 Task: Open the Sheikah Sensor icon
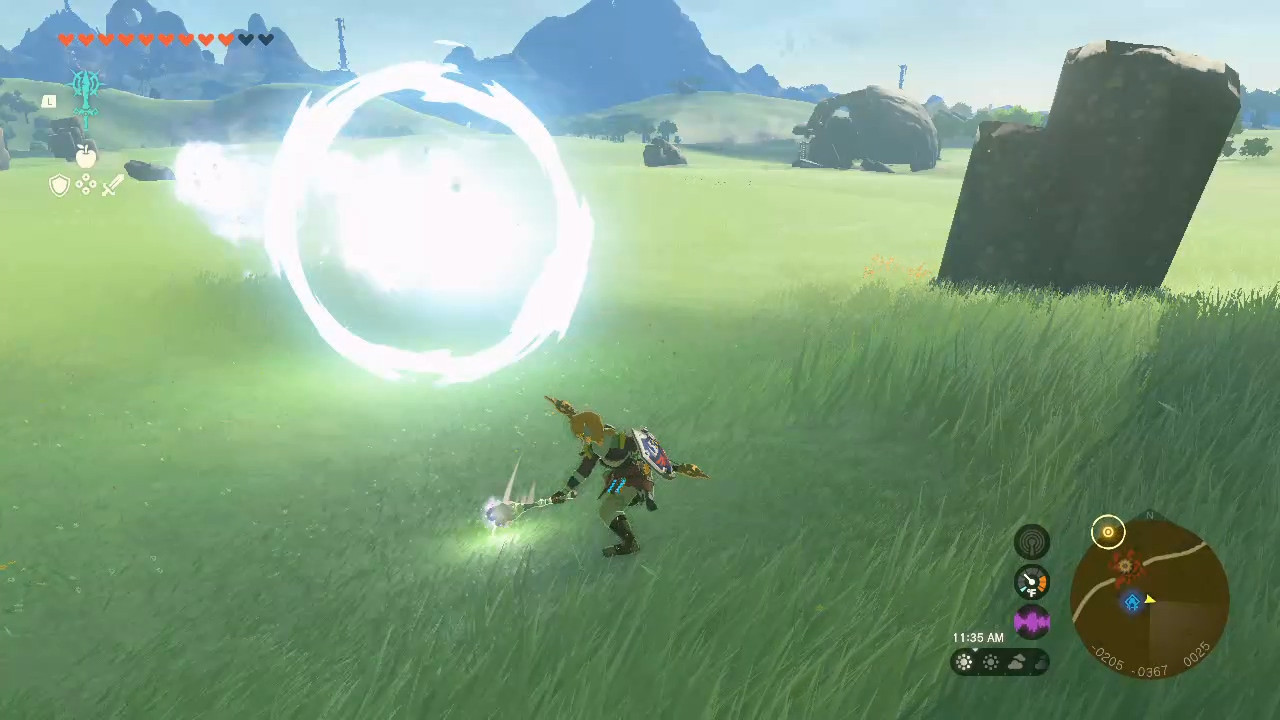tap(1032, 542)
